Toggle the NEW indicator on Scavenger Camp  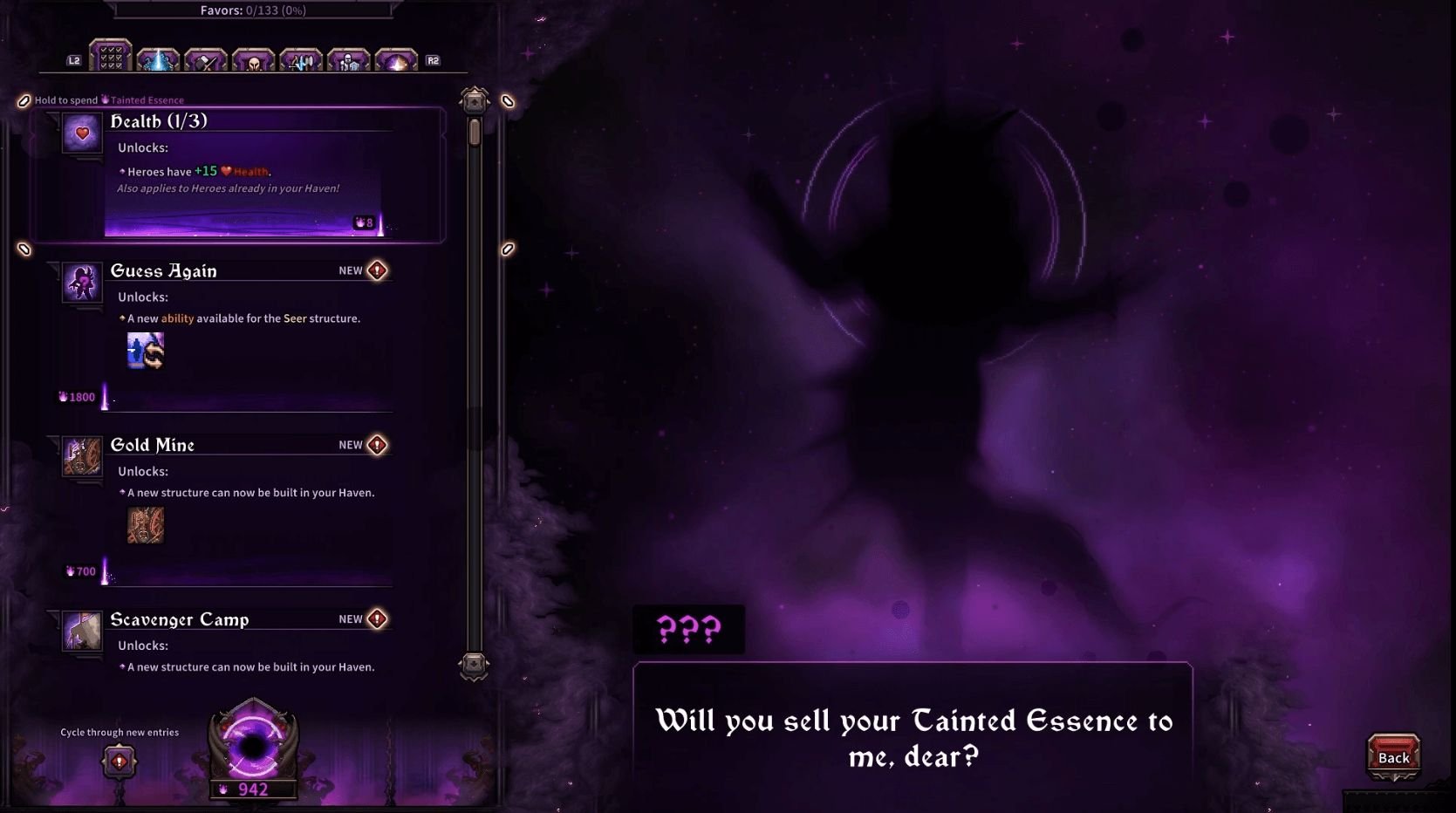(x=375, y=618)
